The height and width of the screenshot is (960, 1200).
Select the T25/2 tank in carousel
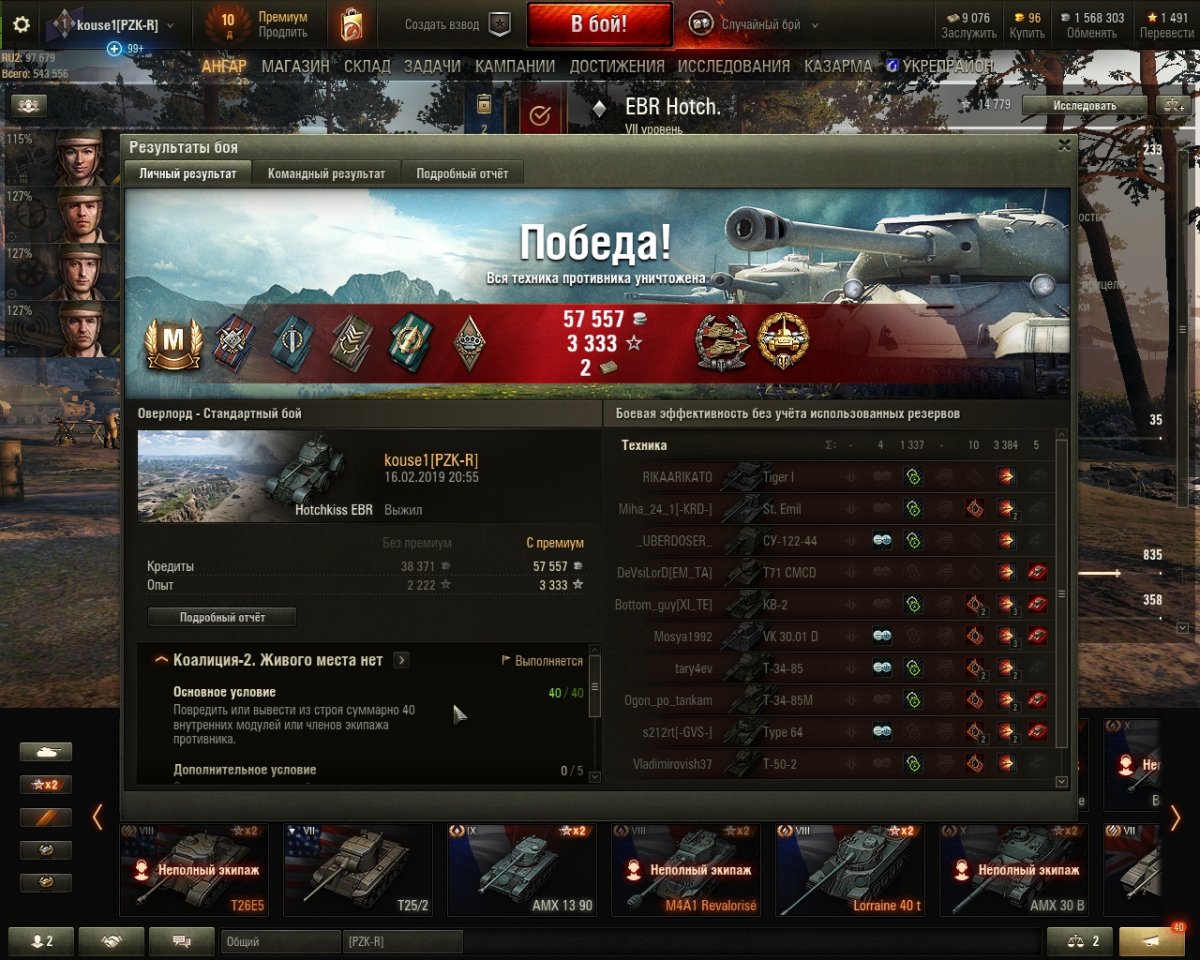pyautogui.click(x=356, y=870)
